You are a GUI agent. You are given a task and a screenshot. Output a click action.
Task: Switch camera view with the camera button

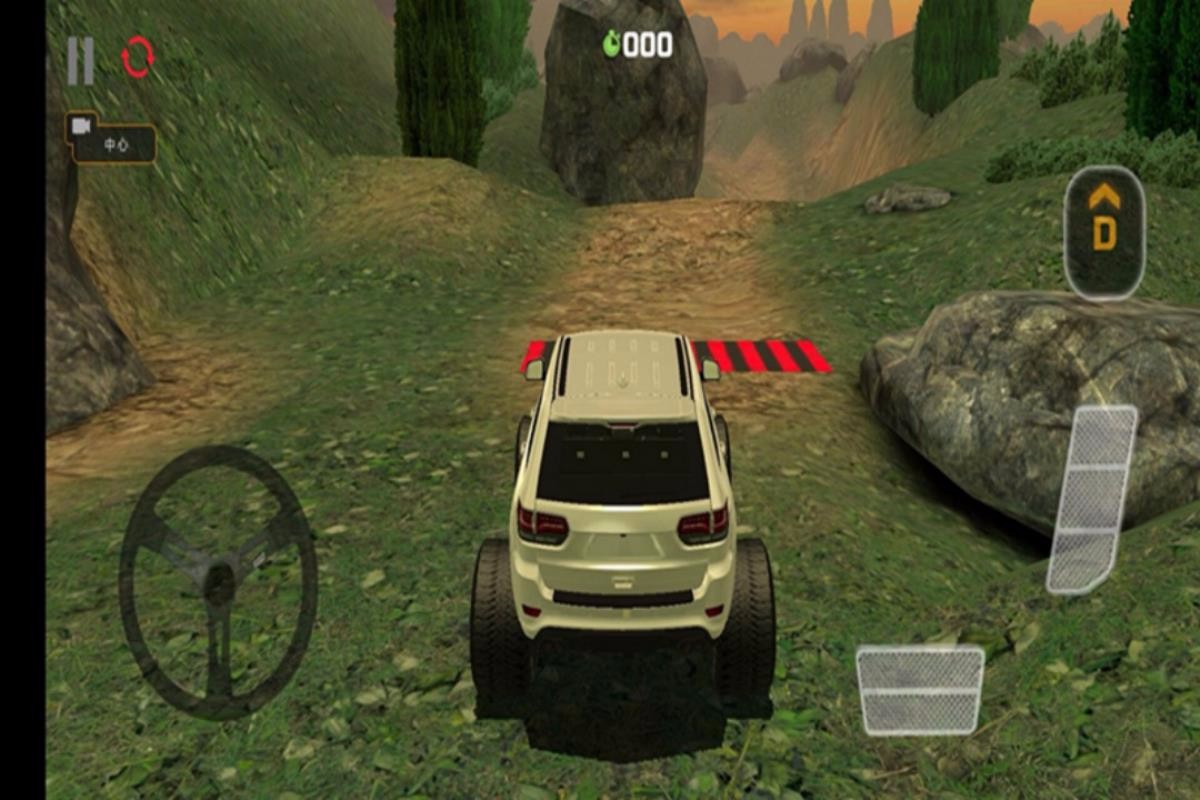pos(111,138)
